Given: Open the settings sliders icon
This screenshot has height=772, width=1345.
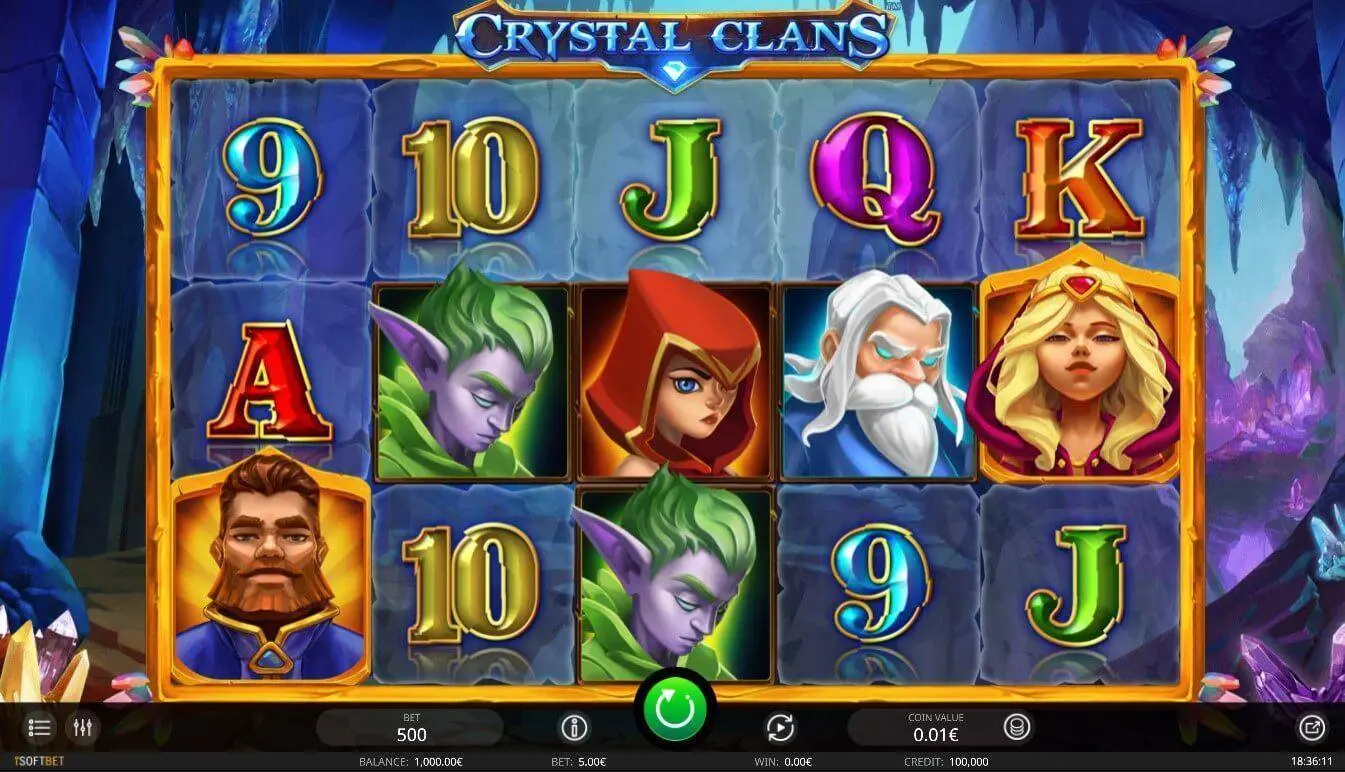Looking at the screenshot, I should click(82, 728).
